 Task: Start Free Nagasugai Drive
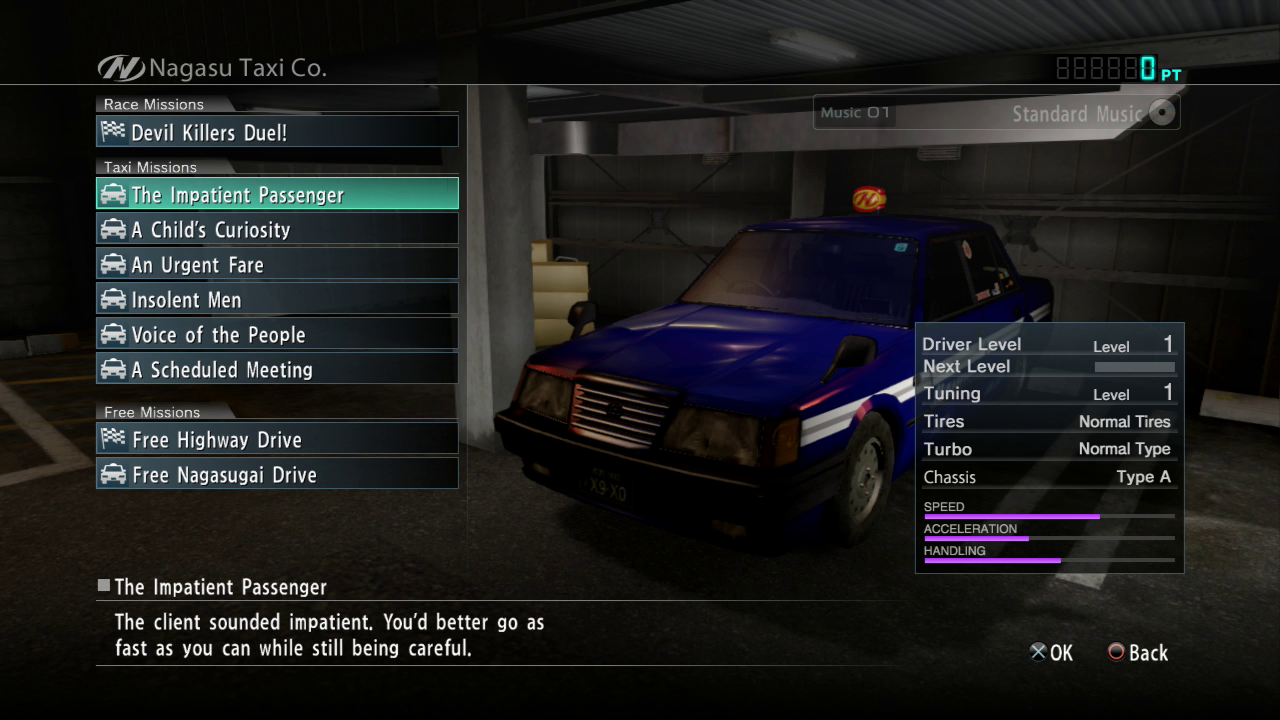point(277,474)
